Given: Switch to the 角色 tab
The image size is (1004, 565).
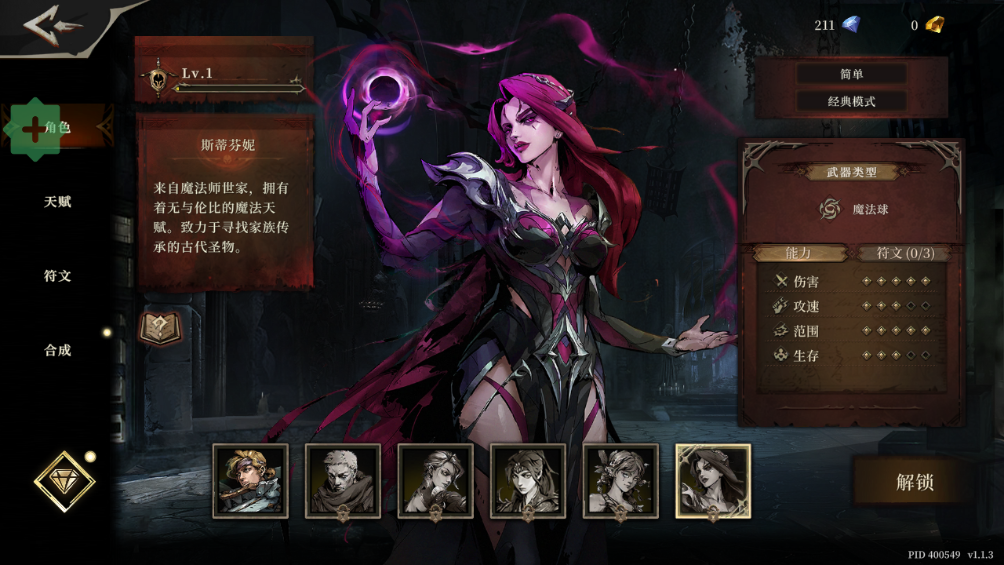Looking at the screenshot, I should pyautogui.click(x=57, y=128).
